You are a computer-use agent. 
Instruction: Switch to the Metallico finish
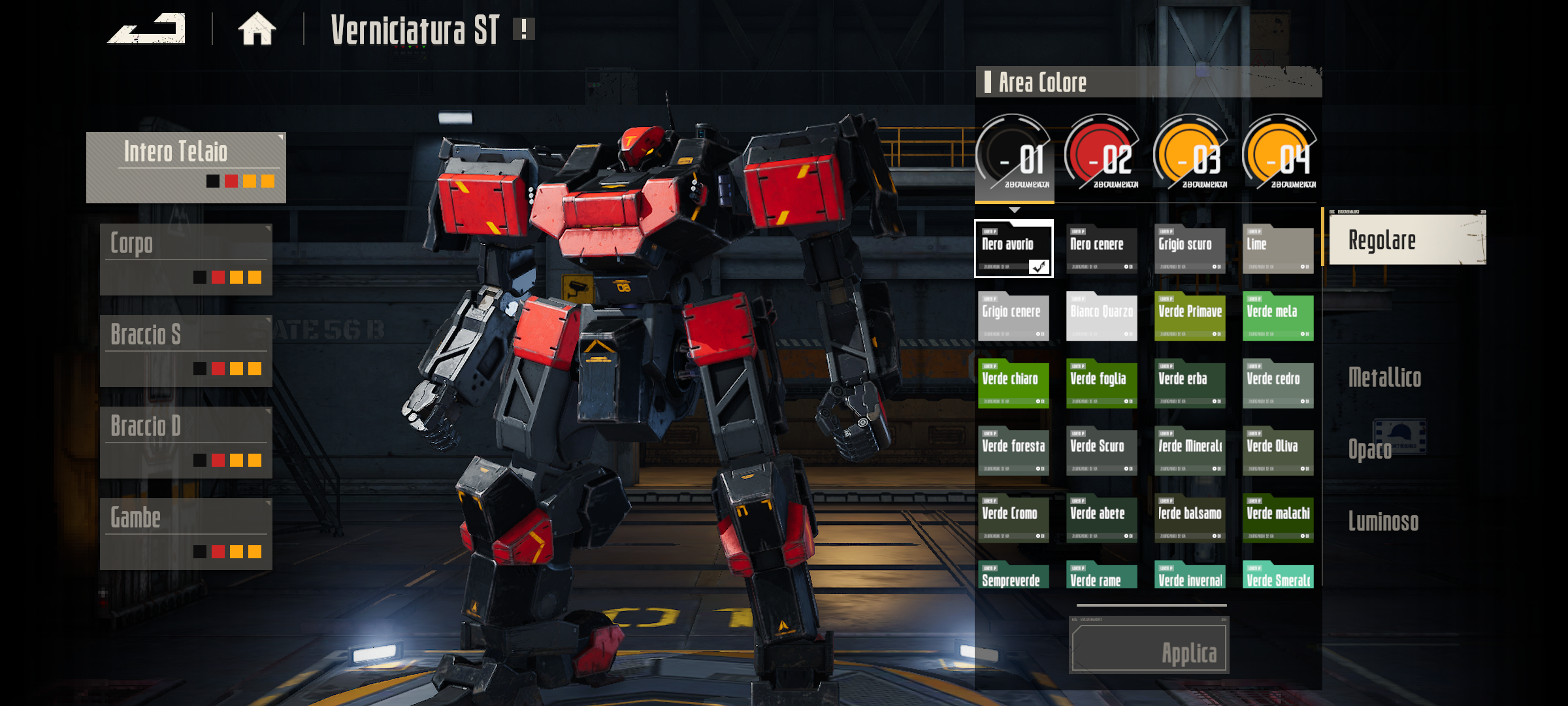point(1384,378)
